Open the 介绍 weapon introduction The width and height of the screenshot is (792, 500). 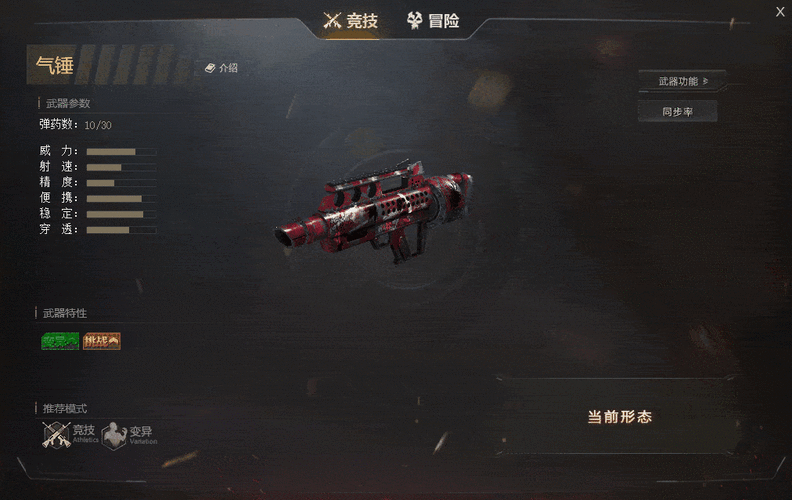pos(221,68)
